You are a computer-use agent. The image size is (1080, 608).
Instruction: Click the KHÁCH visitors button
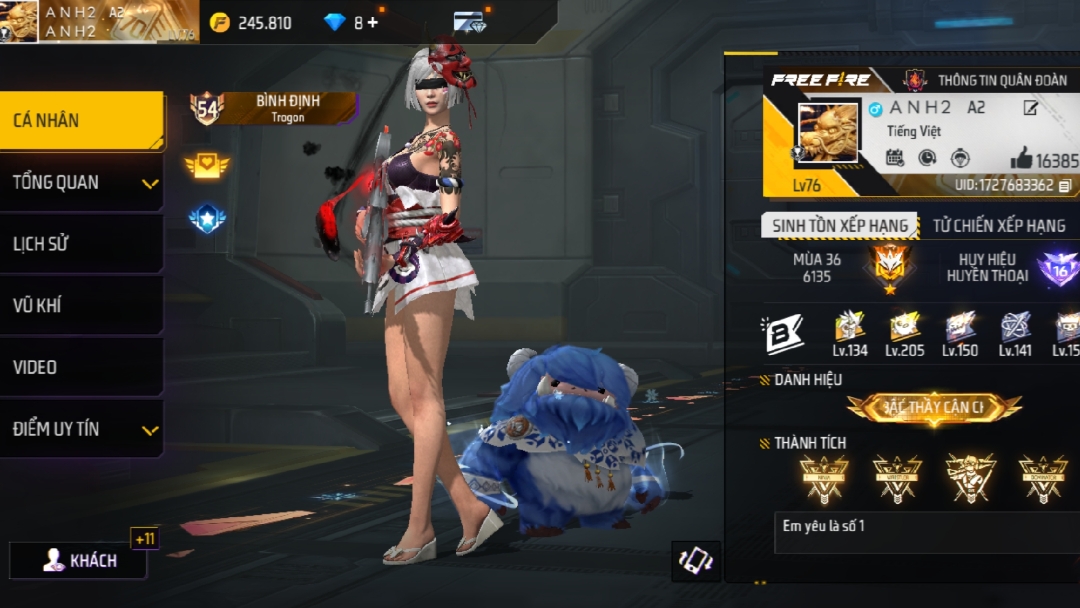pos(79,560)
